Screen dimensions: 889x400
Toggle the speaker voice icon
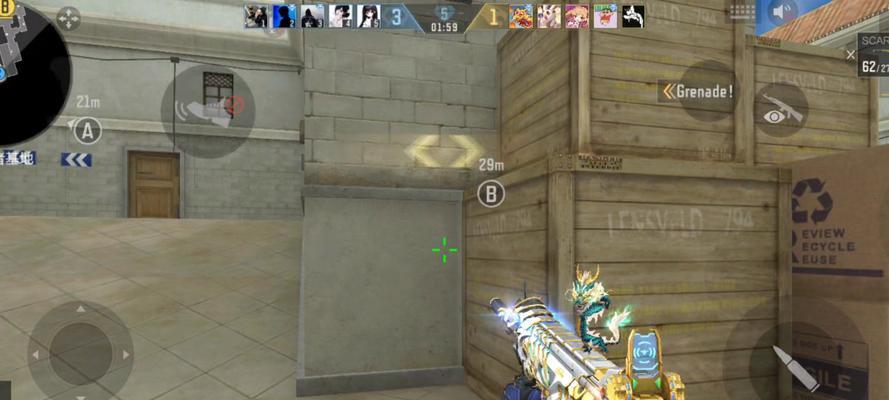tap(783, 14)
